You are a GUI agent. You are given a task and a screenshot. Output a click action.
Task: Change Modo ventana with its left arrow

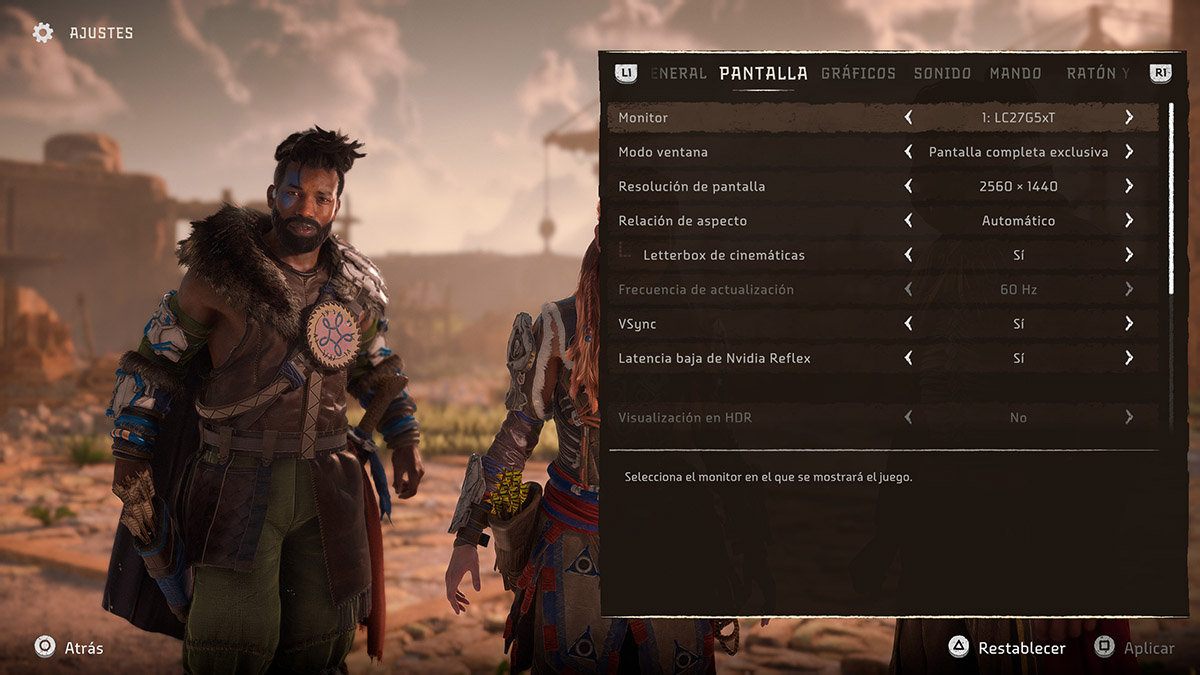click(x=908, y=152)
